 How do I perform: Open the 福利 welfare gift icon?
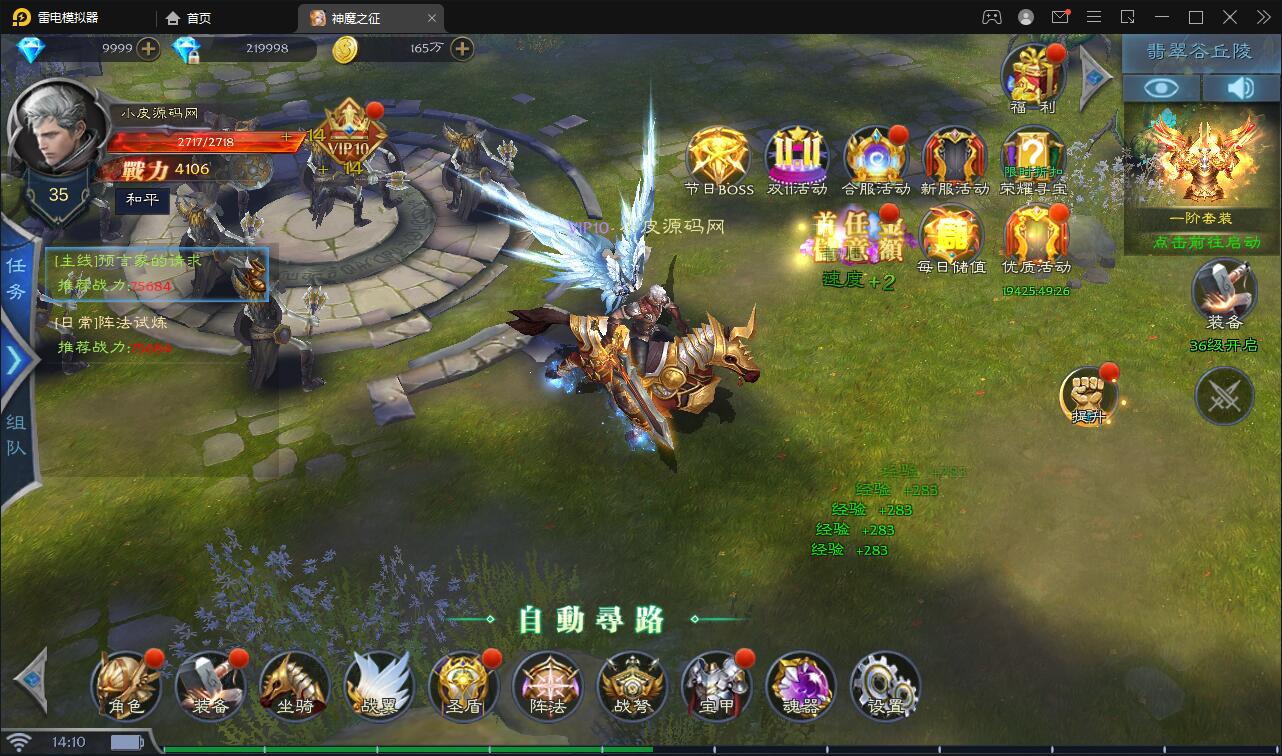(x=1034, y=75)
